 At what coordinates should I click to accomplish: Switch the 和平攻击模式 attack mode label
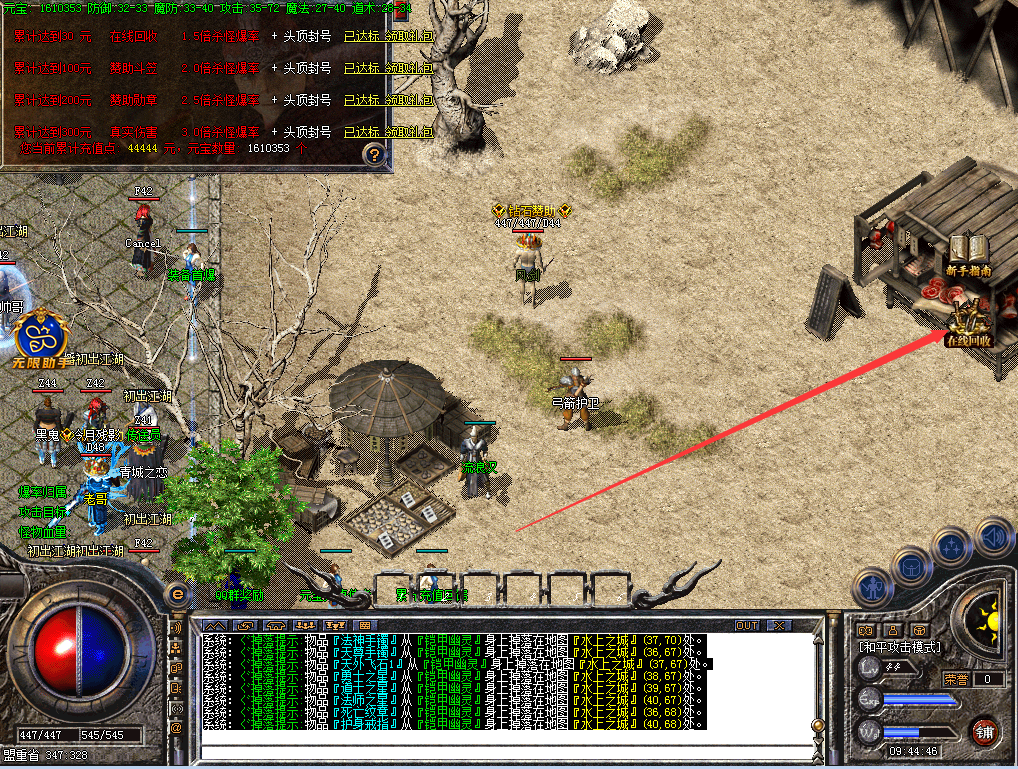pos(899,647)
